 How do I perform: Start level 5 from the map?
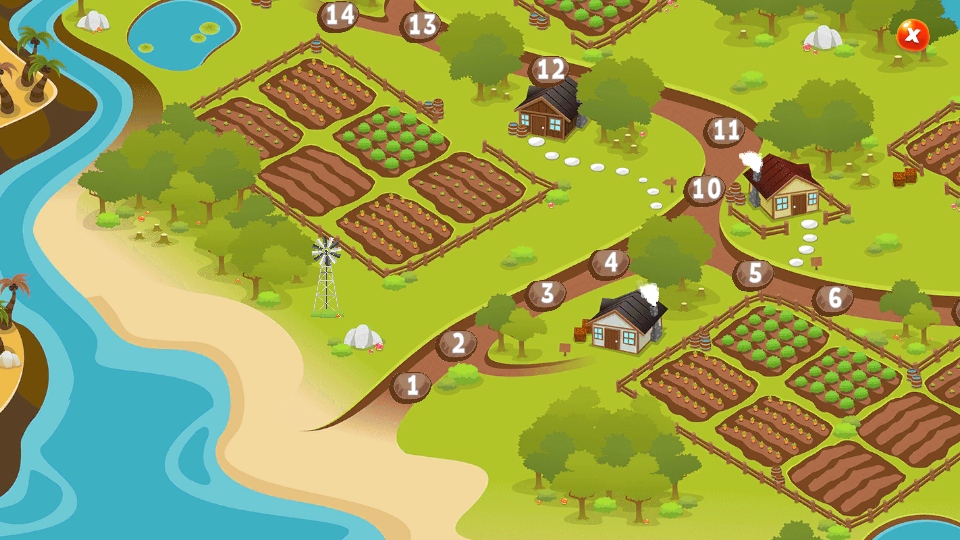(754, 273)
